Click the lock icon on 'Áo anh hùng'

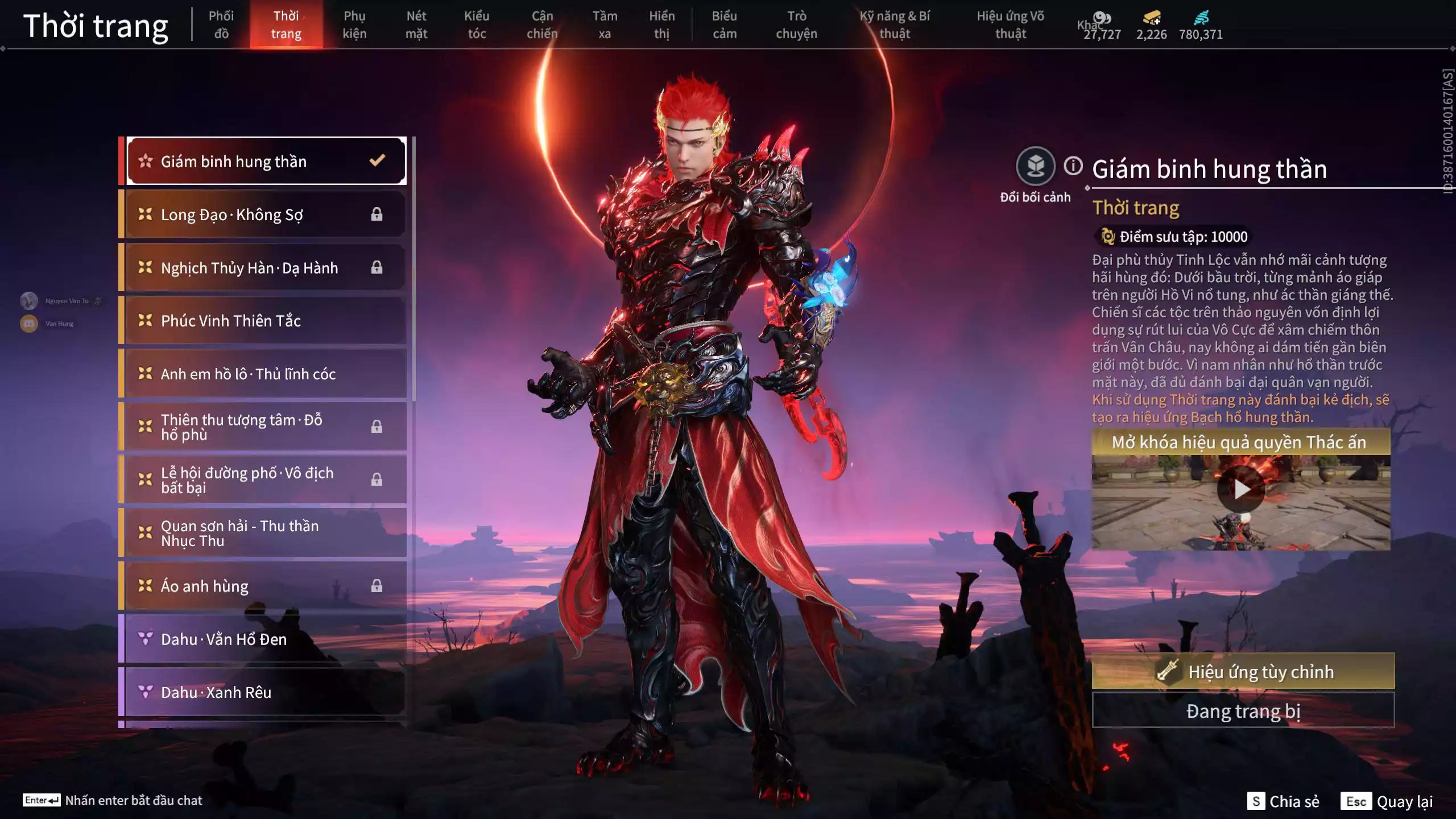pyautogui.click(x=377, y=586)
